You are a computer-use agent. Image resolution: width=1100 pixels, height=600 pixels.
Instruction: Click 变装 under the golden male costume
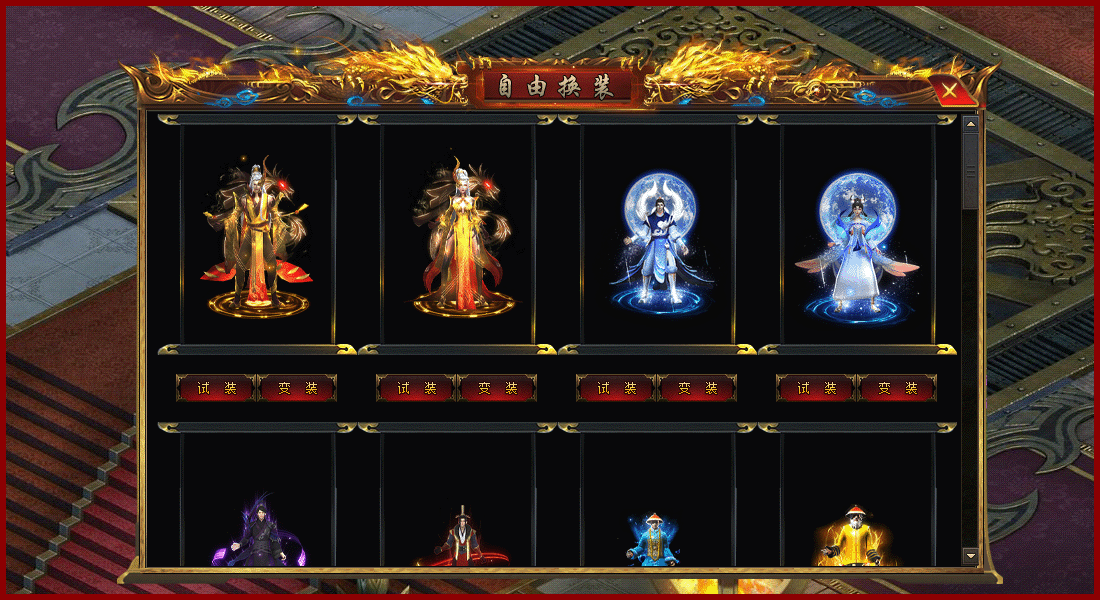tap(297, 388)
